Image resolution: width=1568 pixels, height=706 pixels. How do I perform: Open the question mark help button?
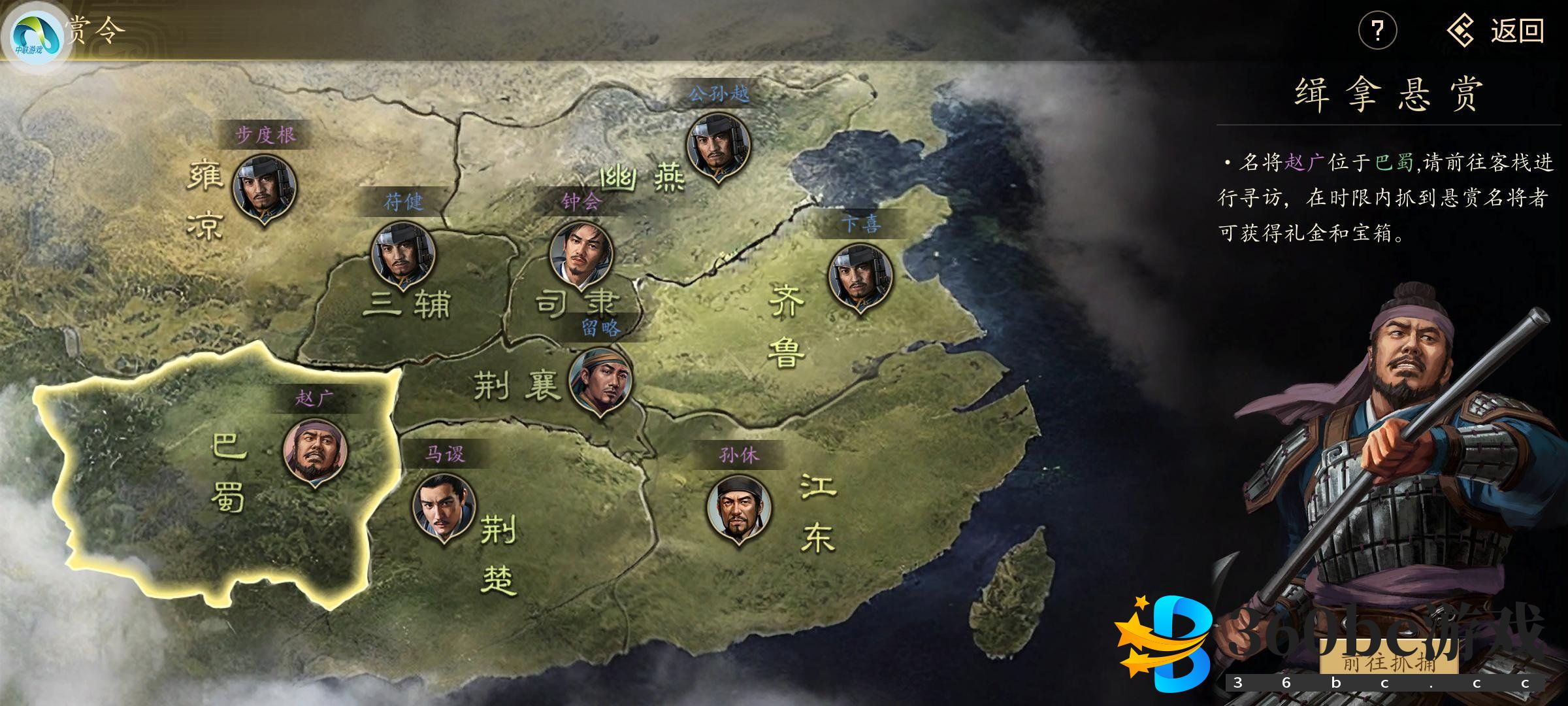[1377, 31]
